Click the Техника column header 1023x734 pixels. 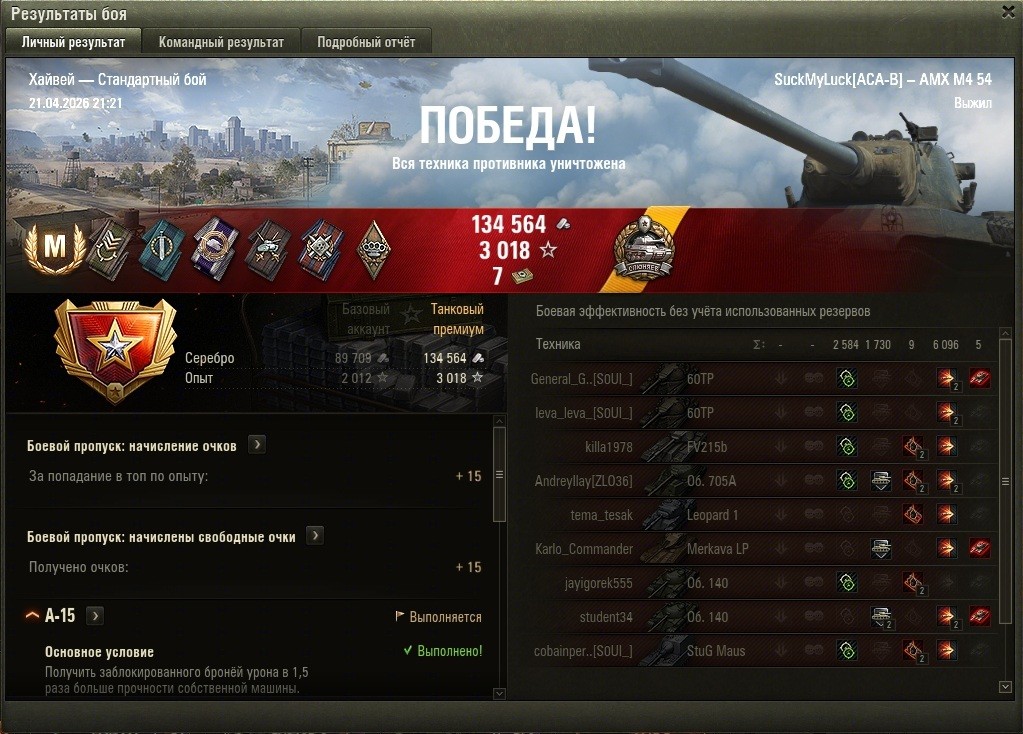(x=558, y=344)
